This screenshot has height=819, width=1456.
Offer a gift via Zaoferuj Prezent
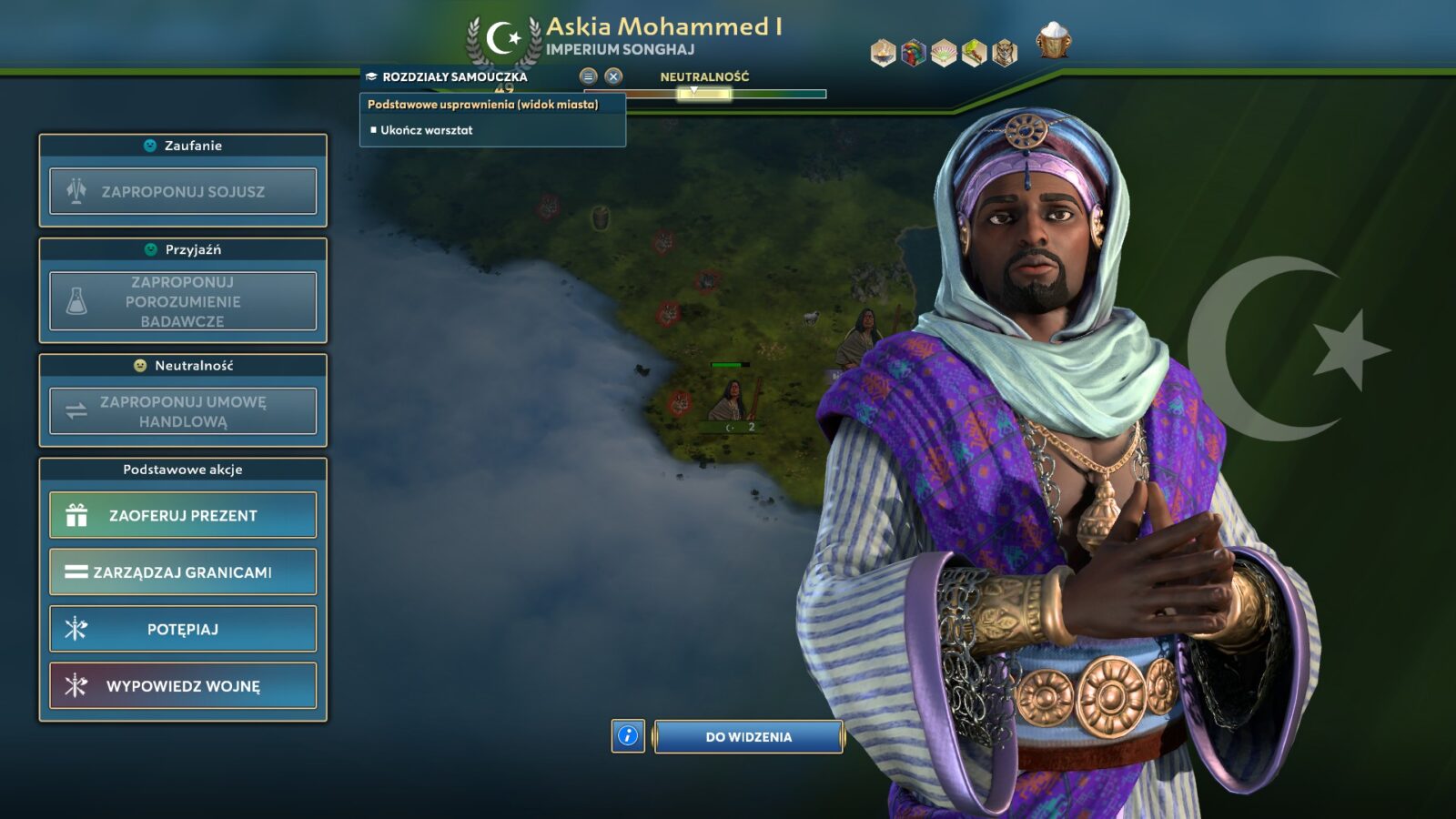(183, 515)
